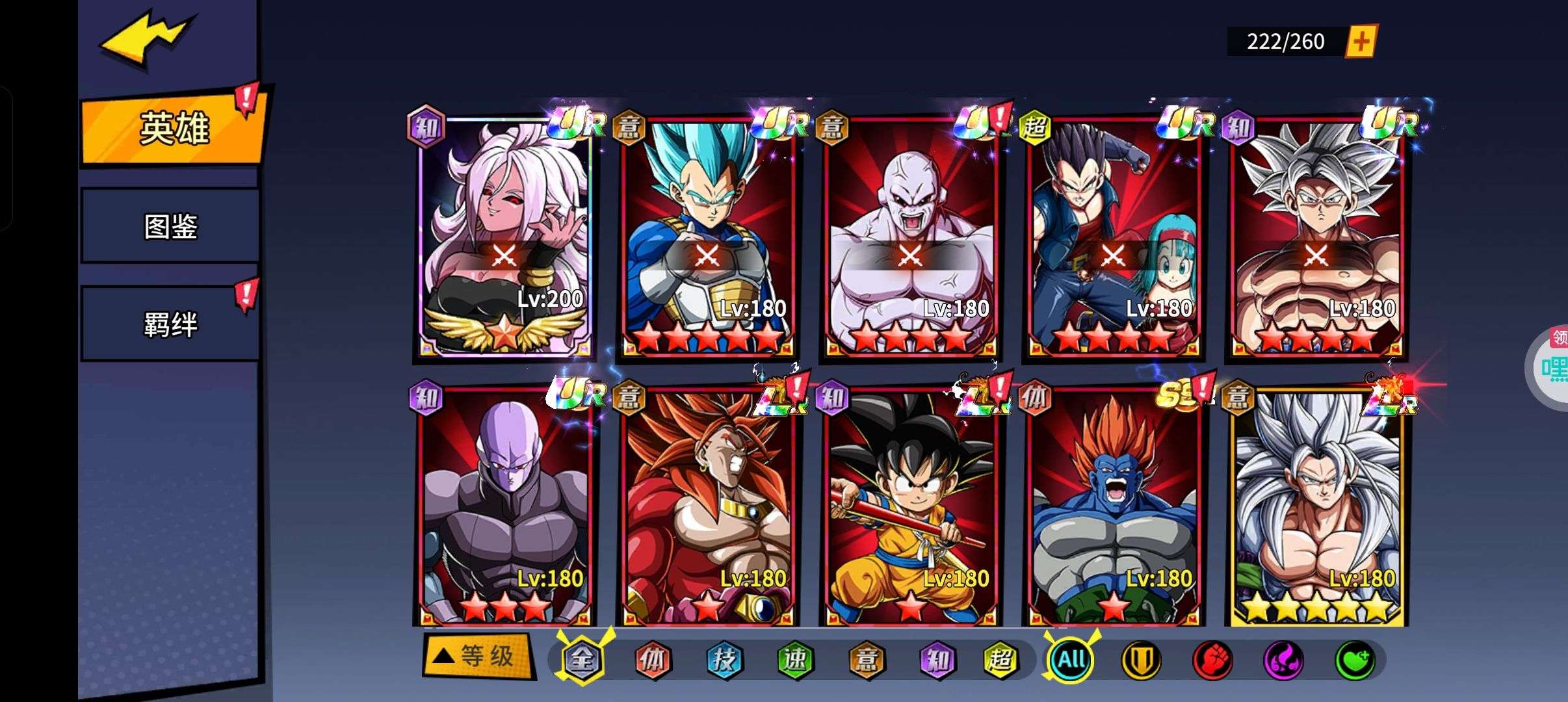The image size is (1568, 702).
Task: Select the purple Hit hero card
Action: (504, 507)
